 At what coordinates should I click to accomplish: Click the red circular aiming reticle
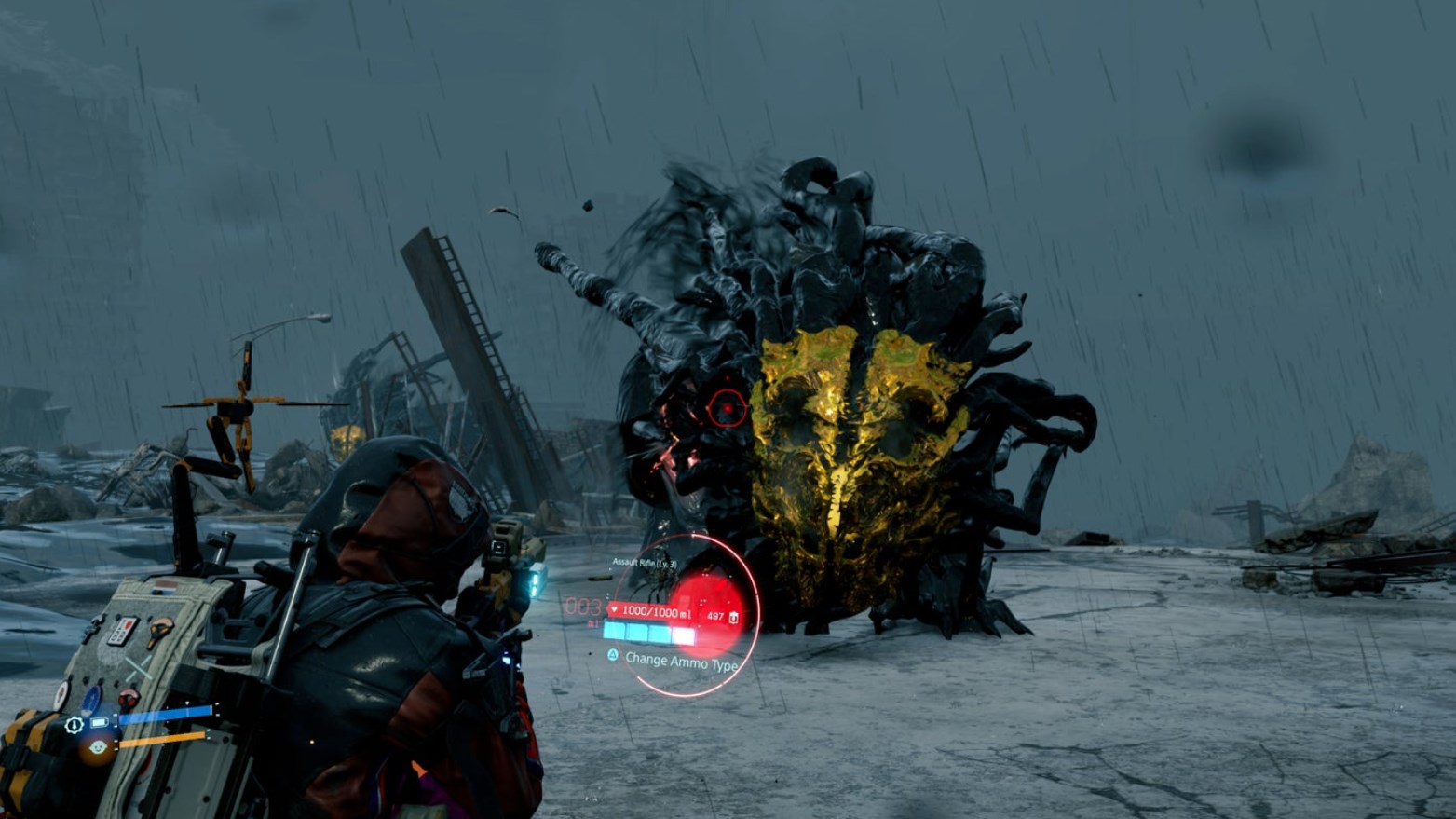pyautogui.click(x=727, y=408)
